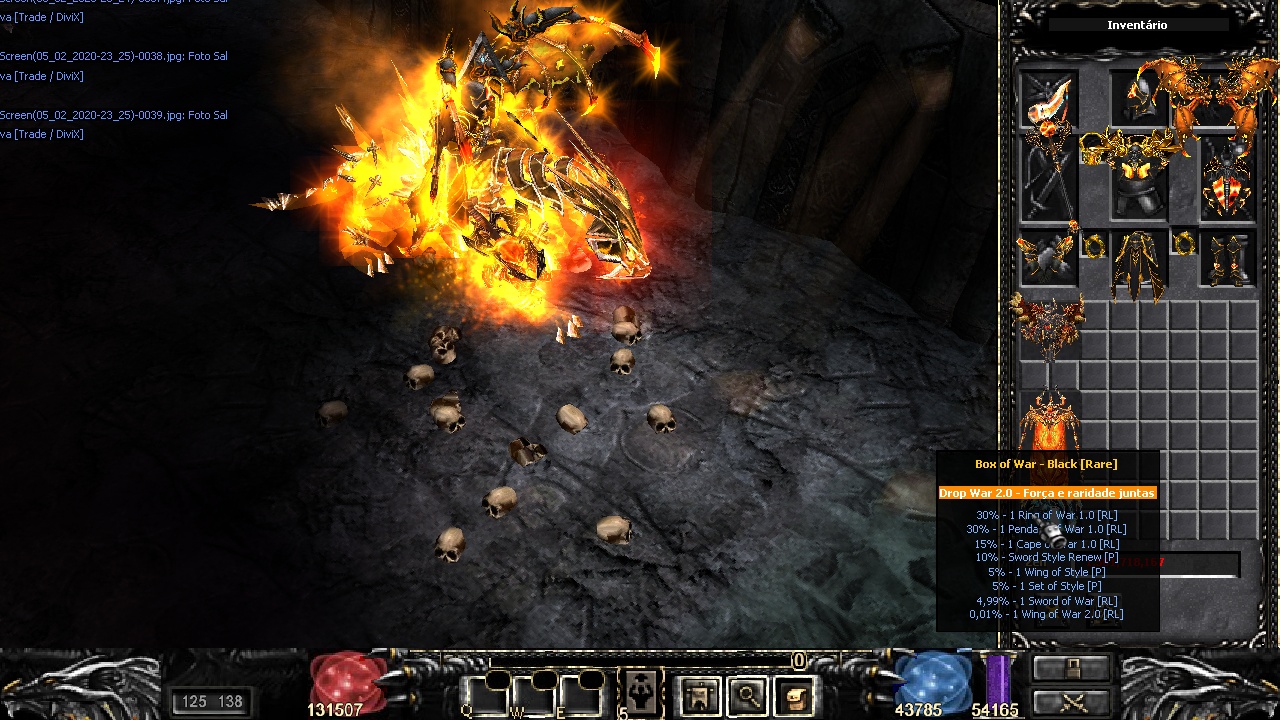Screen dimensions: 1280x720
Task: Click the magnifying glass search button
Action: click(747, 695)
